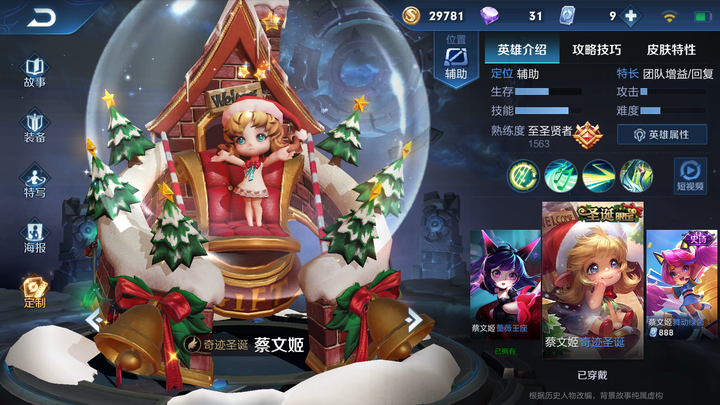Click the 辅助 position badge

pos(456,62)
